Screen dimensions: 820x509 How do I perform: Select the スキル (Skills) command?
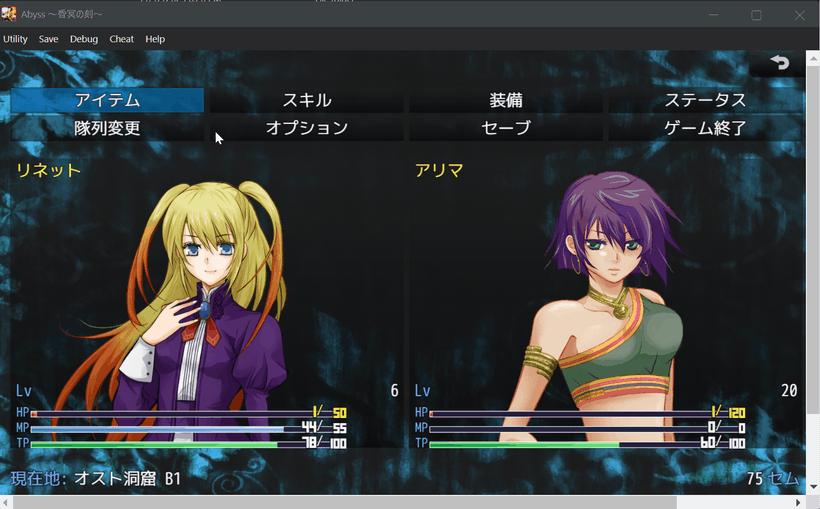[x=306, y=100]
